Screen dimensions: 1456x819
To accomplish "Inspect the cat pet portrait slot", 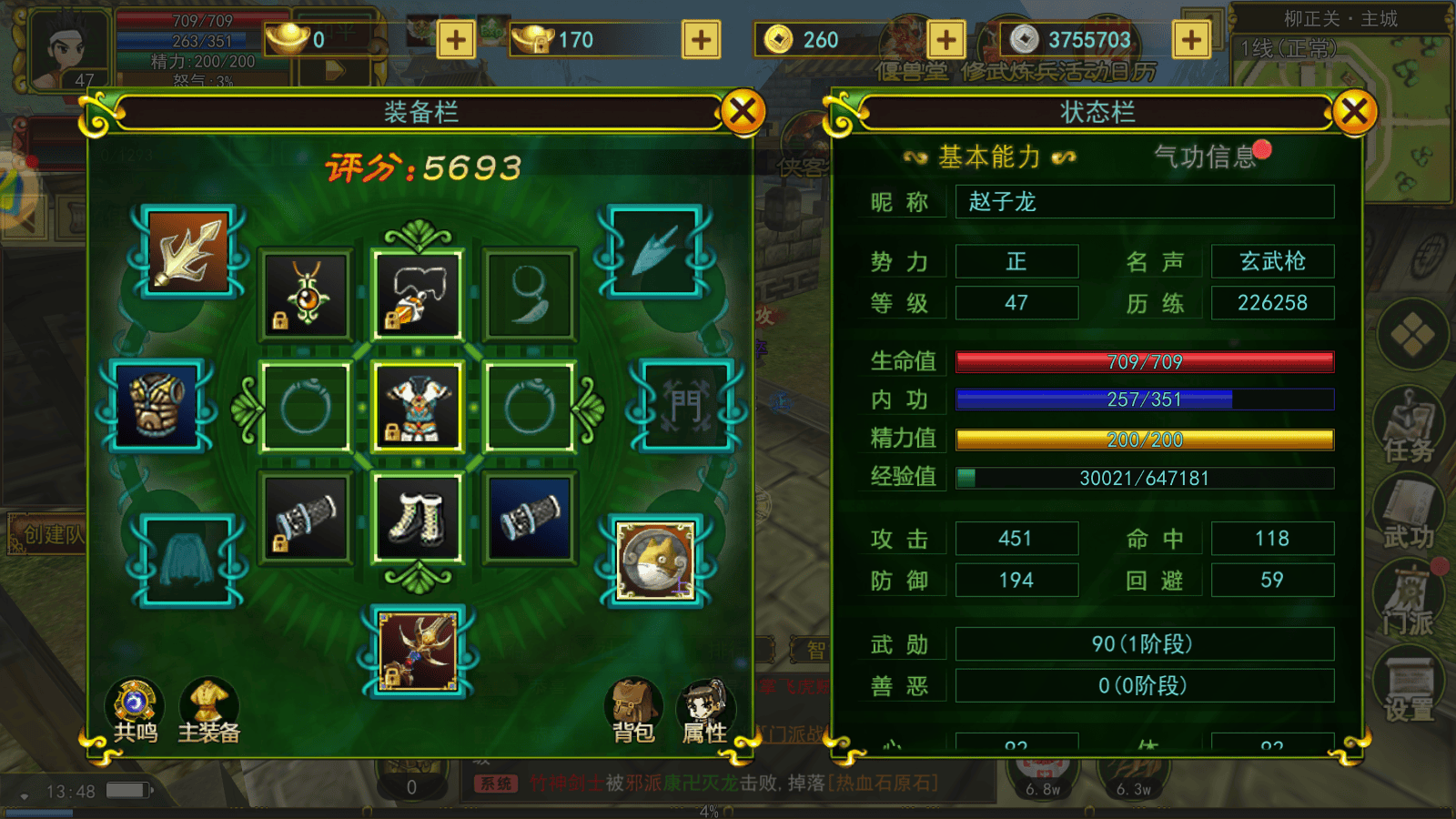I will click(x=653, y=561).
